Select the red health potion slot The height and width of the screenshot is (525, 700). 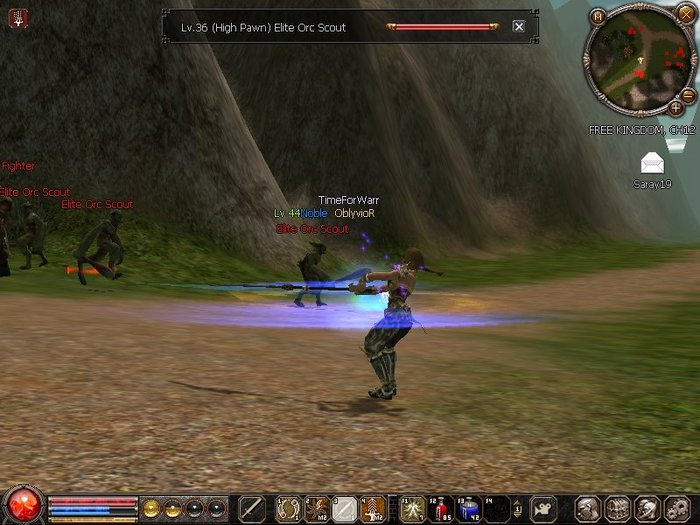tap(441, 508)
